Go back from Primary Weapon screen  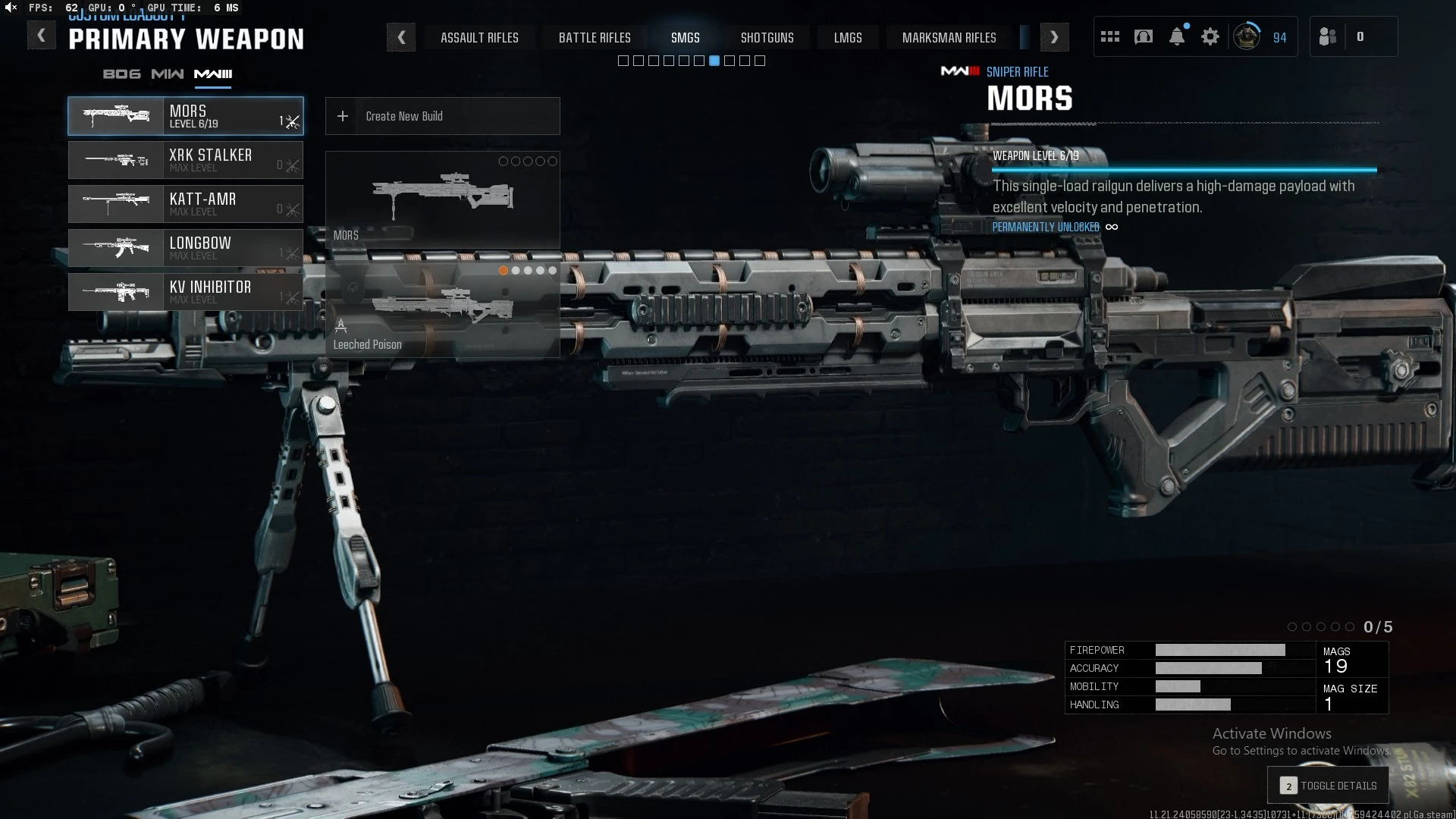tap(41, 36)
